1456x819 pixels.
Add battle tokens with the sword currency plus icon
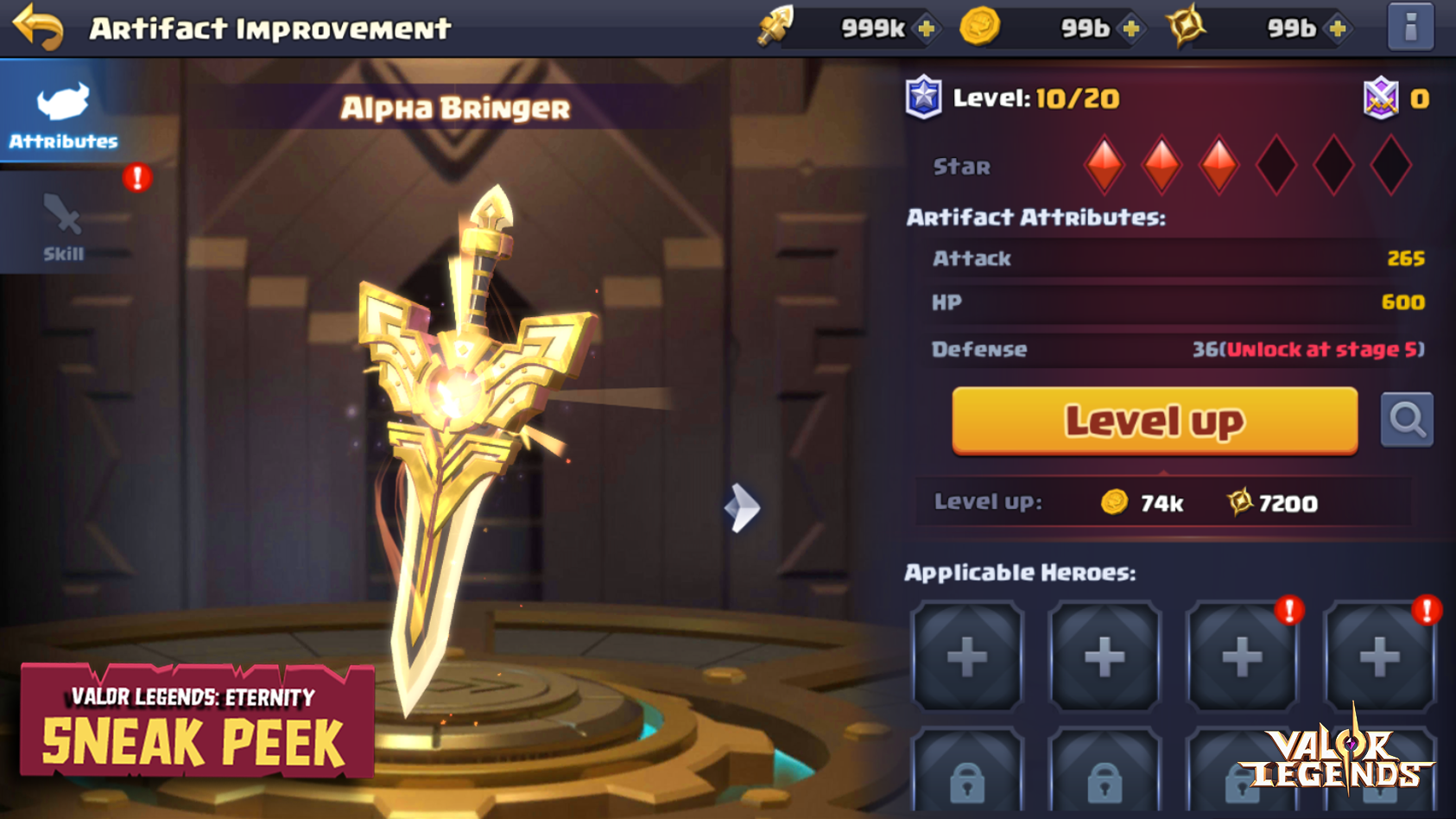point(926,28)
